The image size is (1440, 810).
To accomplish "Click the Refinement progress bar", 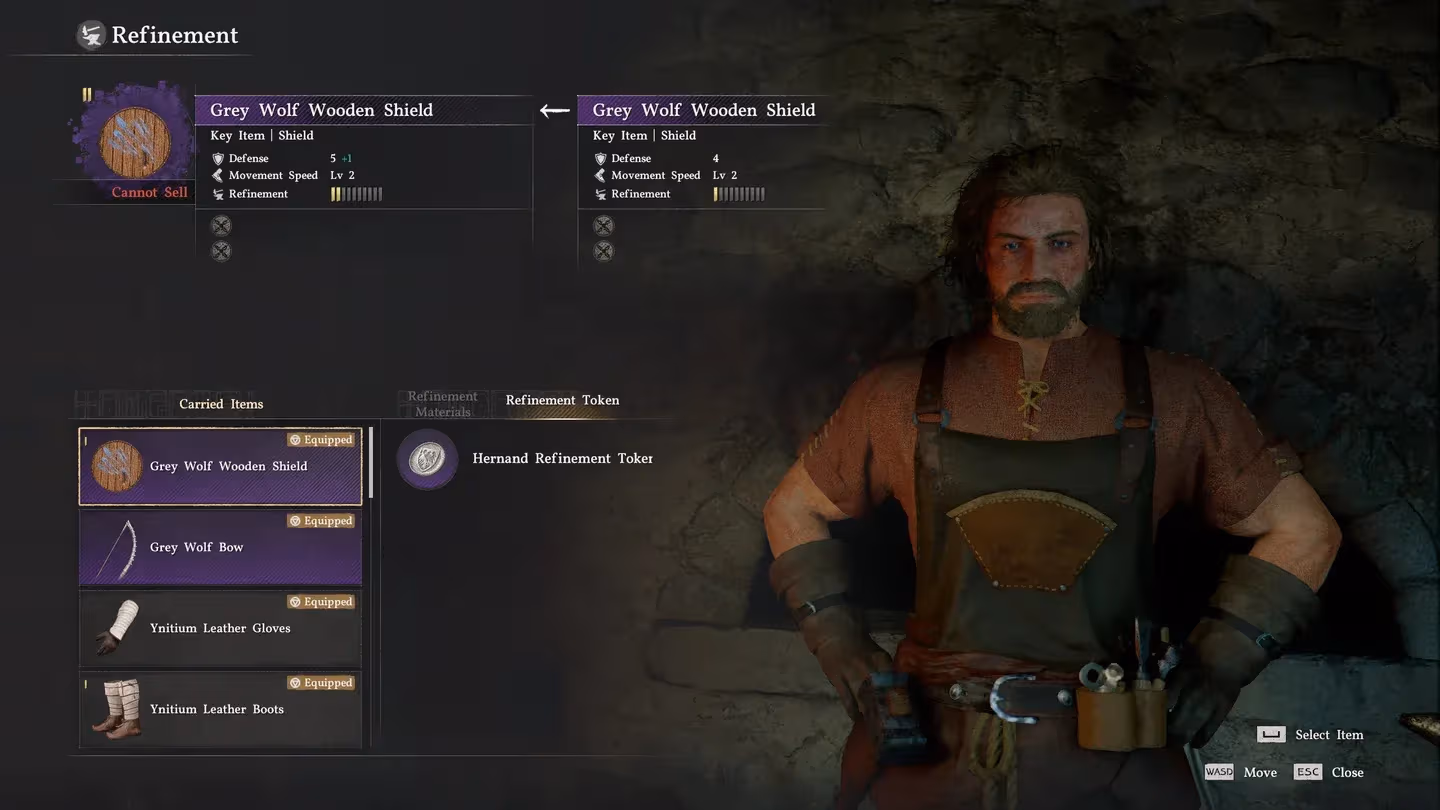I will click(356, 193).
